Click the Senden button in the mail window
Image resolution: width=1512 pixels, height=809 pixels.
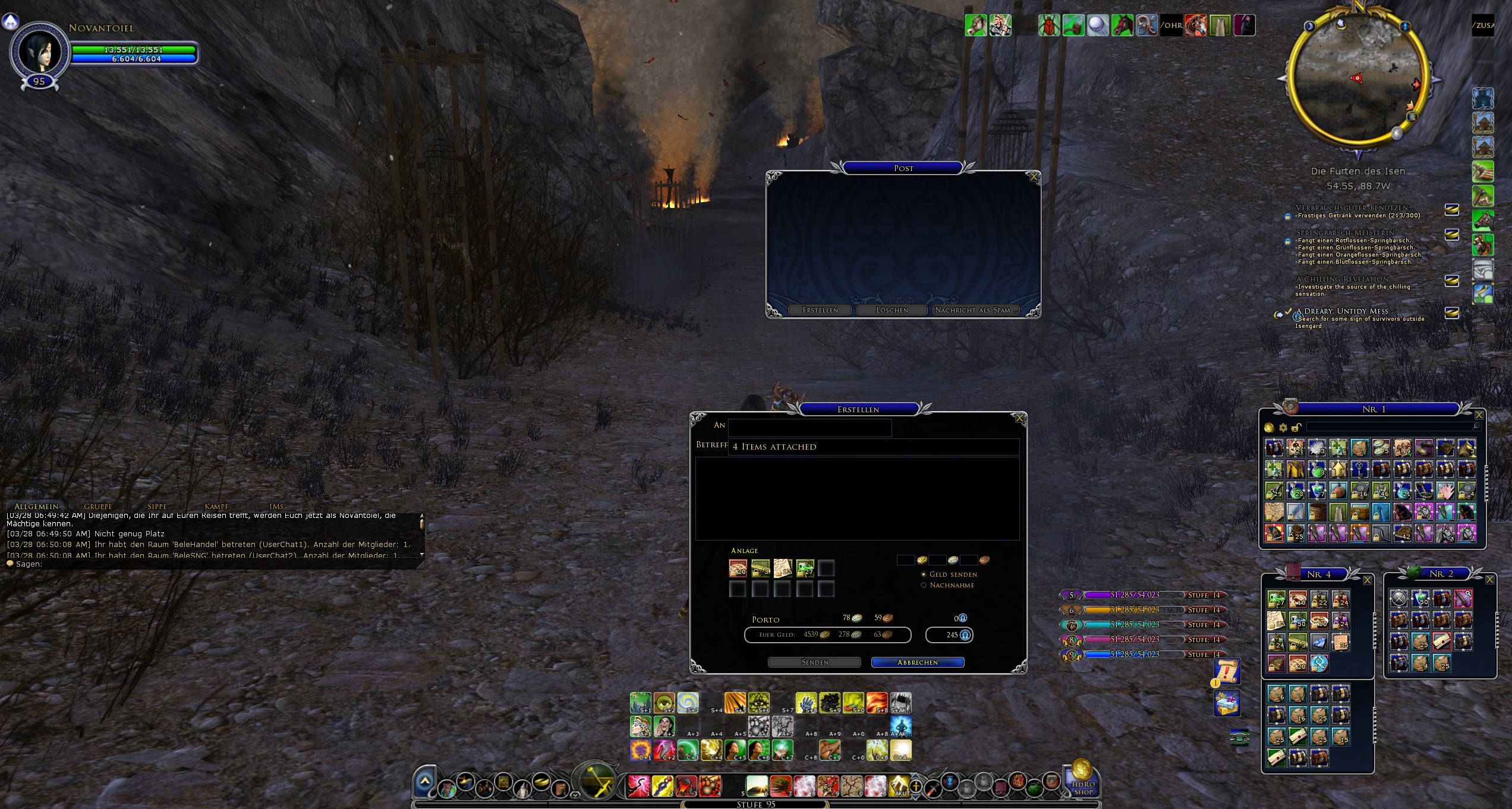814,662
